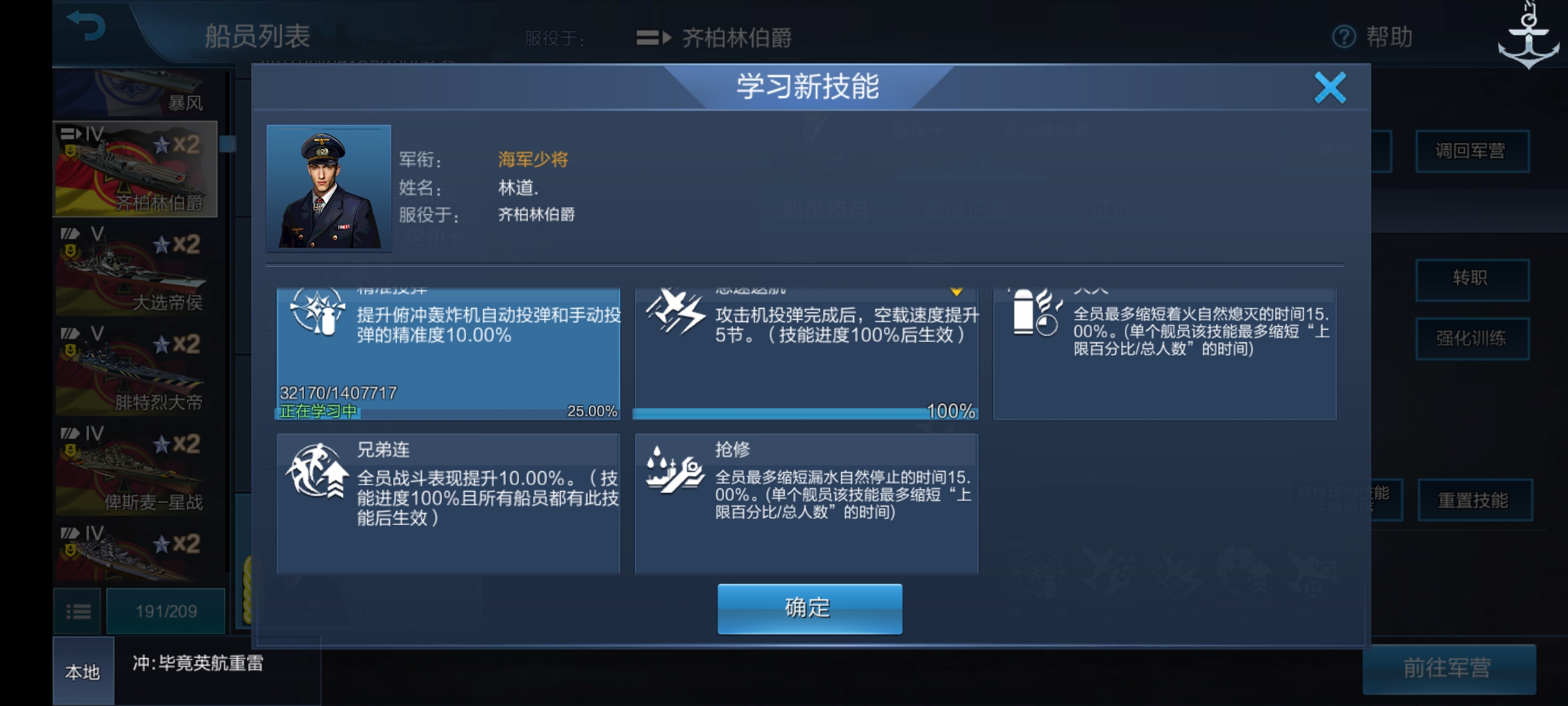Screen dimensions: 1568x706
Task: Open 强化训练 enhanced training
Action: coord(1473,339)
